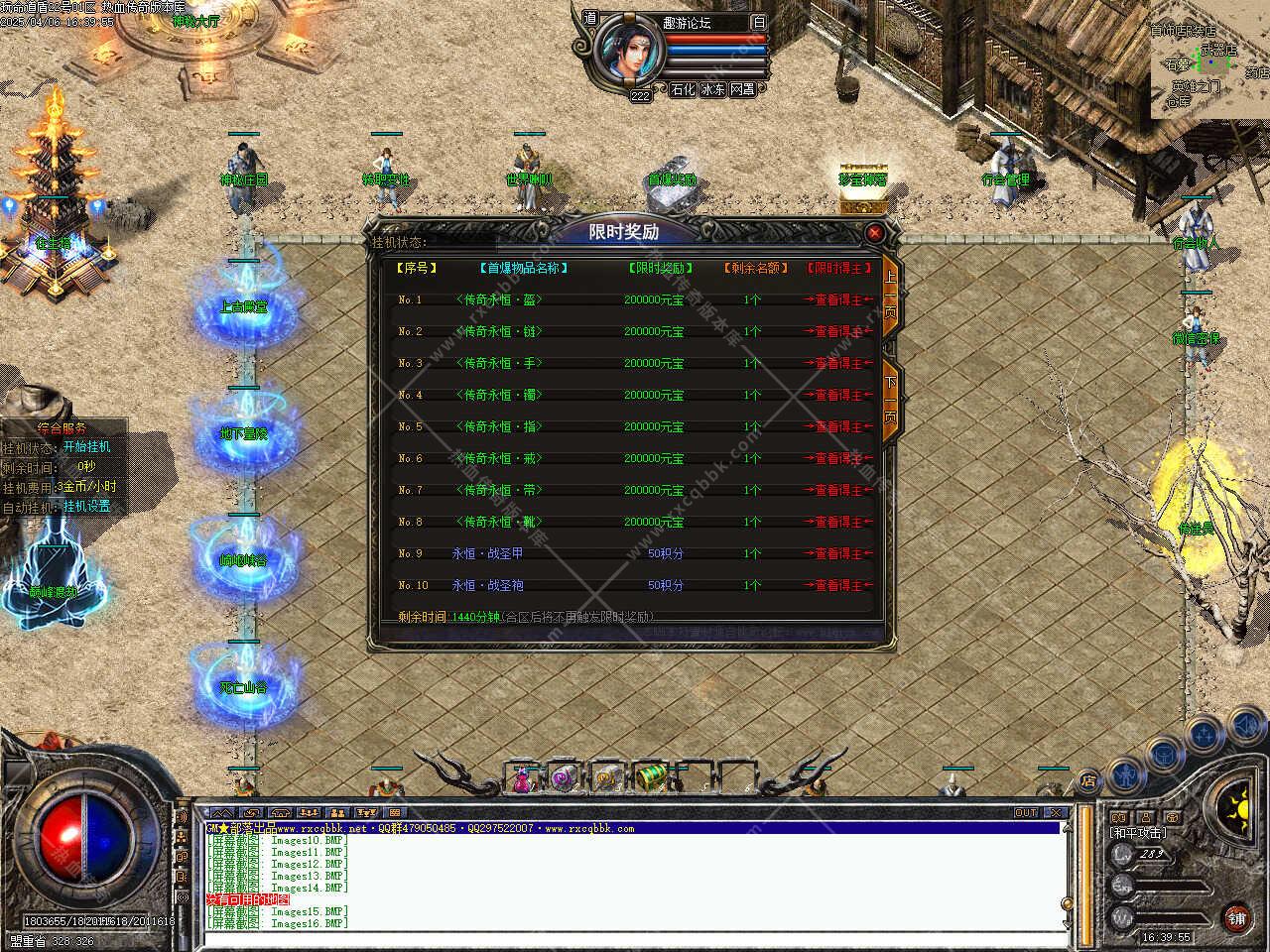Click 查看得主 for No.1 传奇永恒·盔
Viewport: 1270px width, 952px height.
click(x=838, y=299)
